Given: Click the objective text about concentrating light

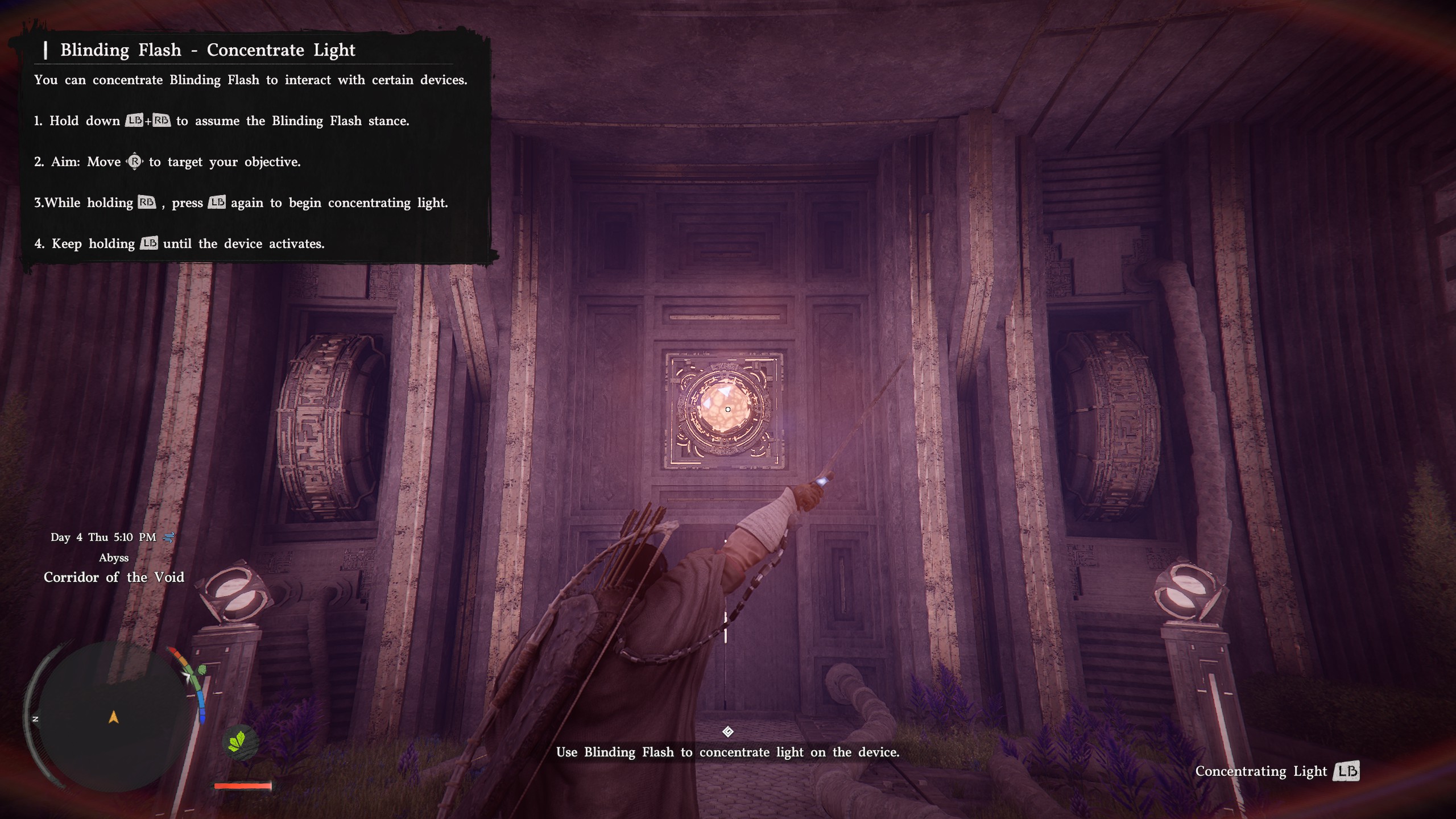Looking at the screenshot, I should pos(728,752).
